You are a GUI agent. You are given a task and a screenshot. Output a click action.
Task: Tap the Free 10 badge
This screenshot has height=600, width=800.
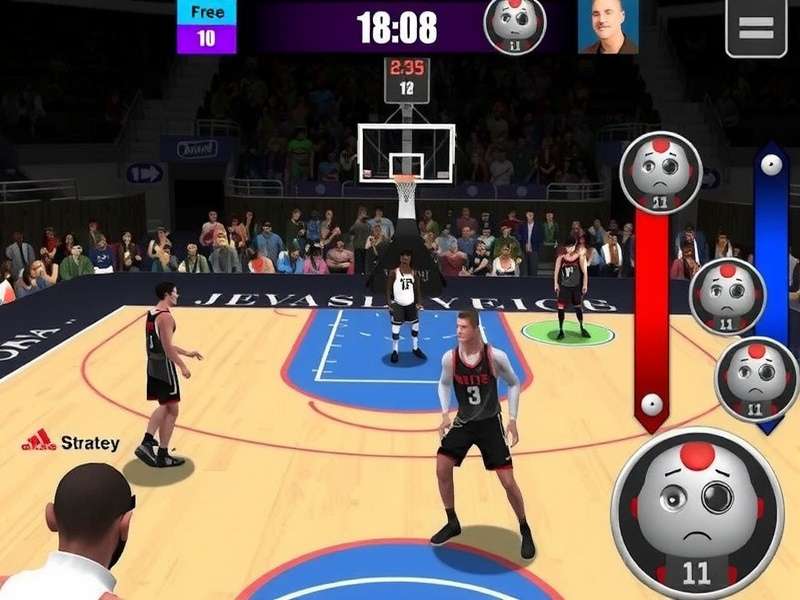click(x=206, y=27)
